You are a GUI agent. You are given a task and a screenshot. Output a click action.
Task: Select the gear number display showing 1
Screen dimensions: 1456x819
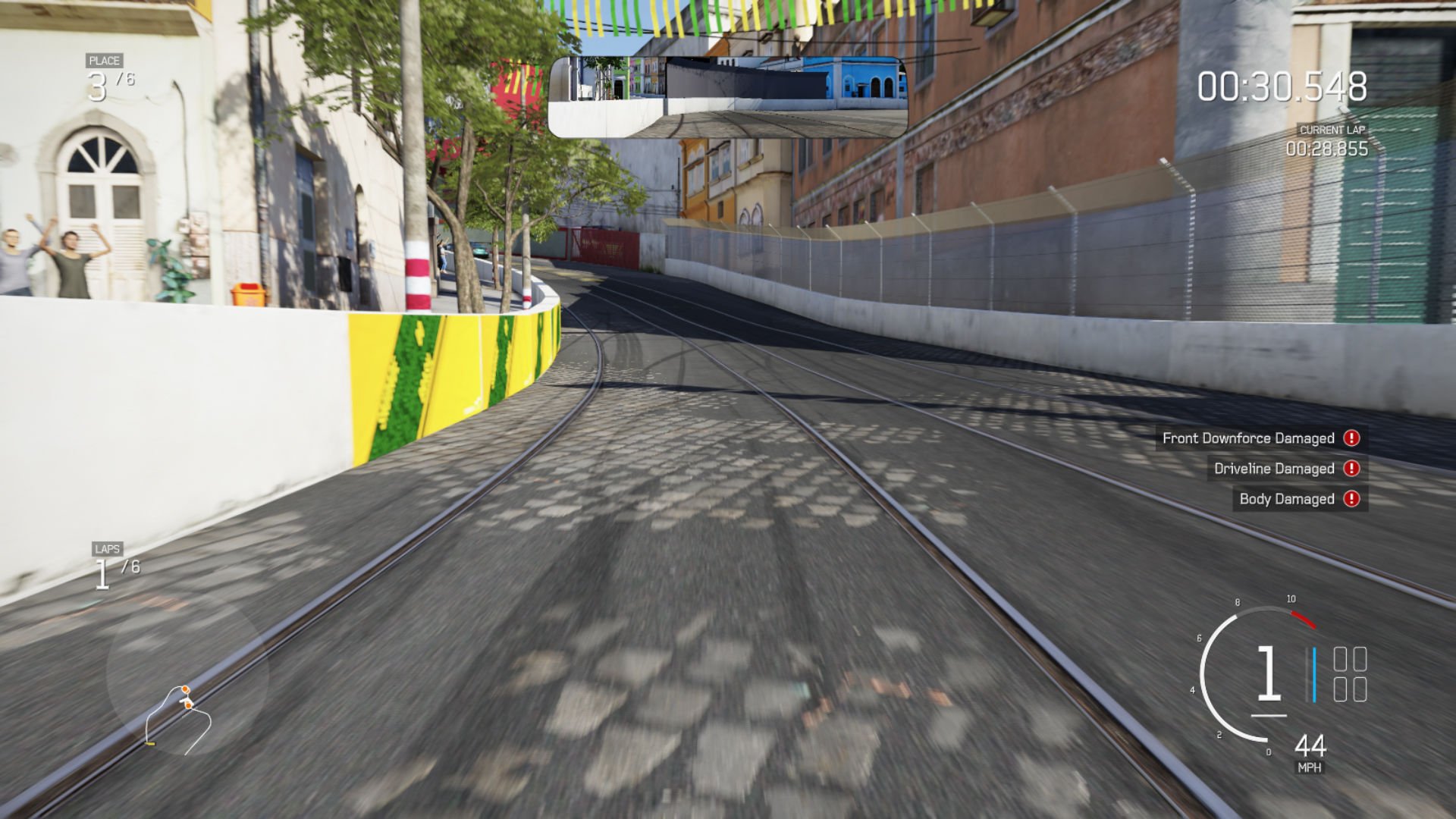tap(1268, 673)
